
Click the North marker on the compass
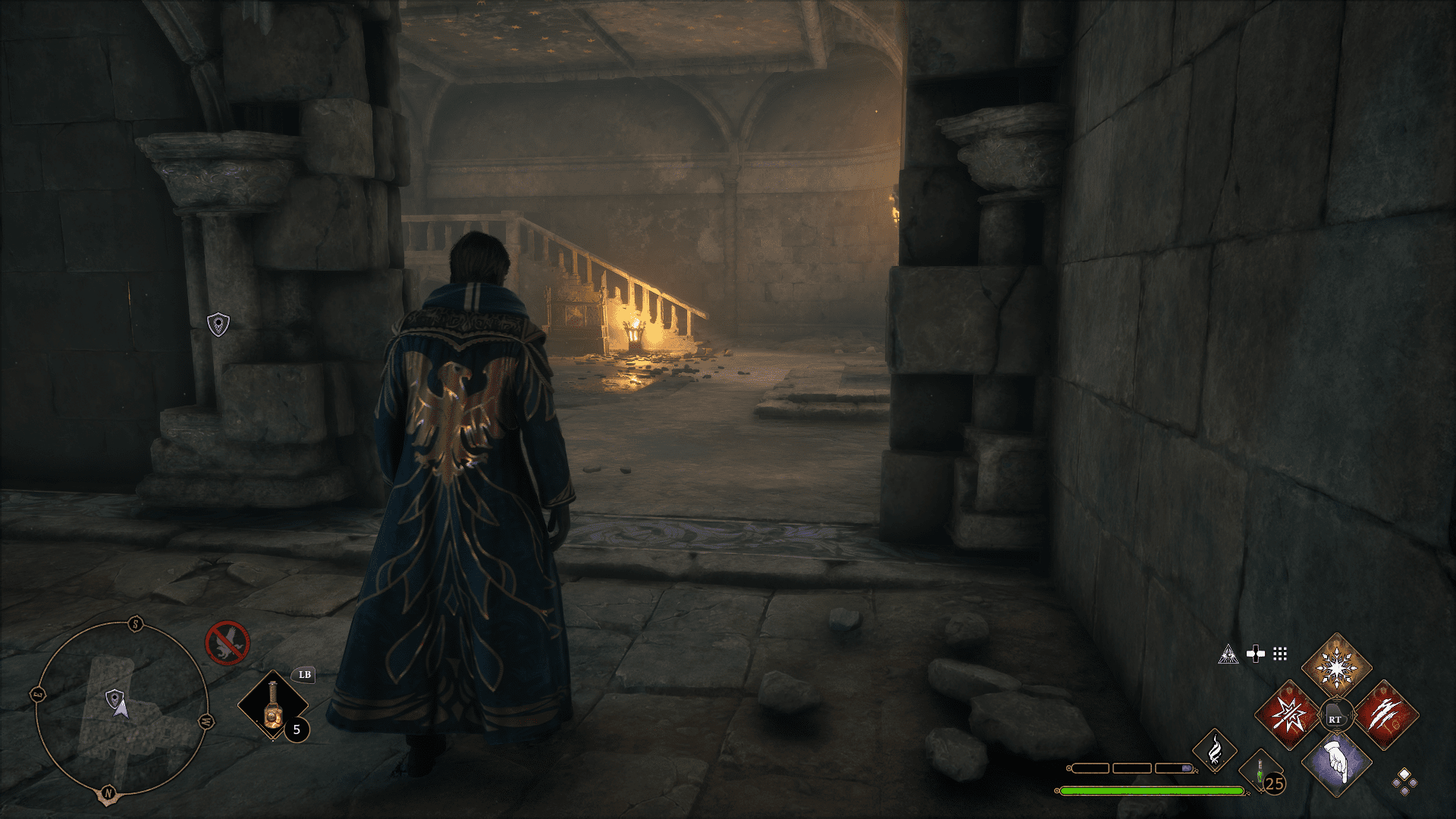[108, 792]
